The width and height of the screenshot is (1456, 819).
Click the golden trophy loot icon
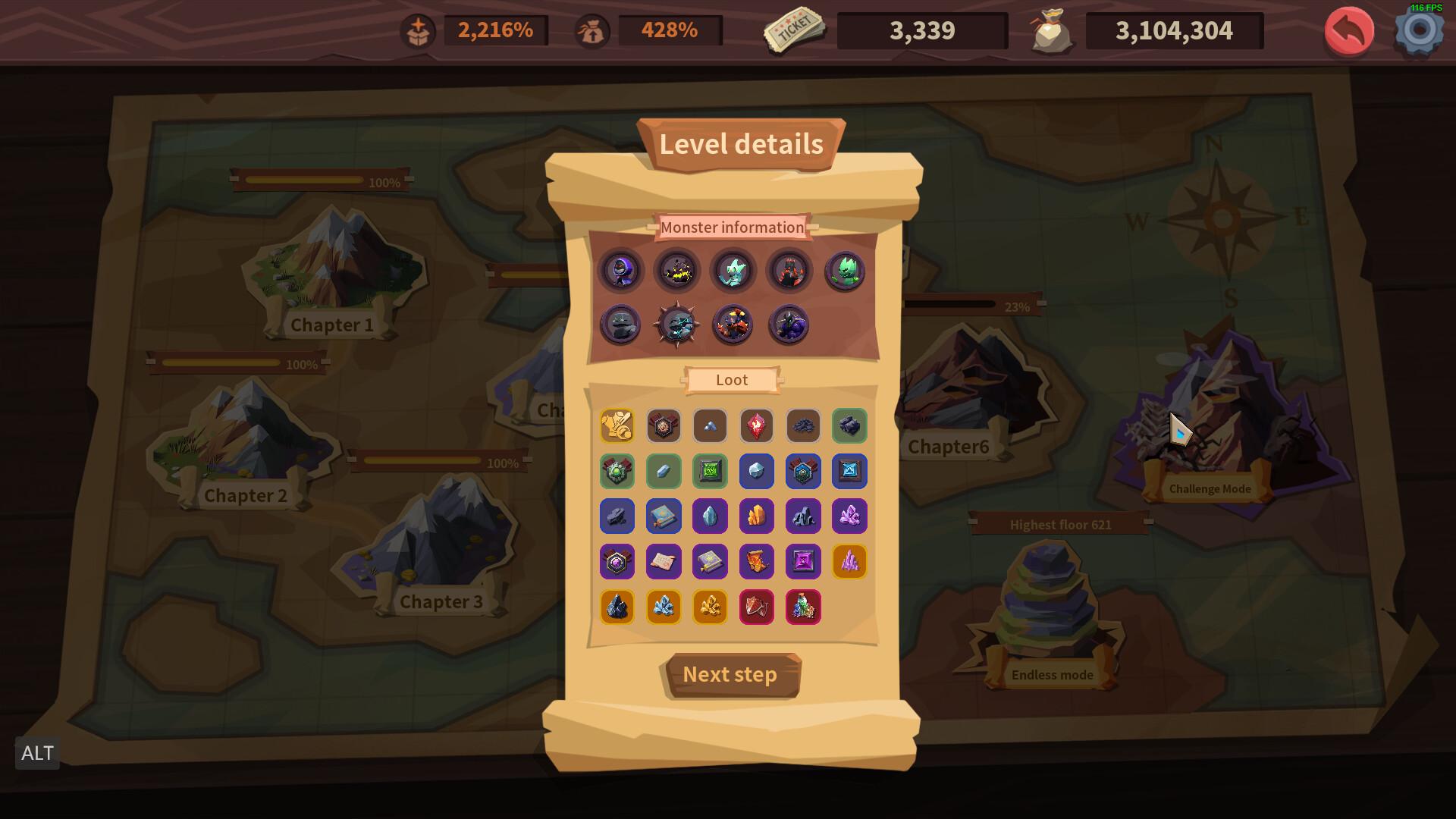pos(617,425)
